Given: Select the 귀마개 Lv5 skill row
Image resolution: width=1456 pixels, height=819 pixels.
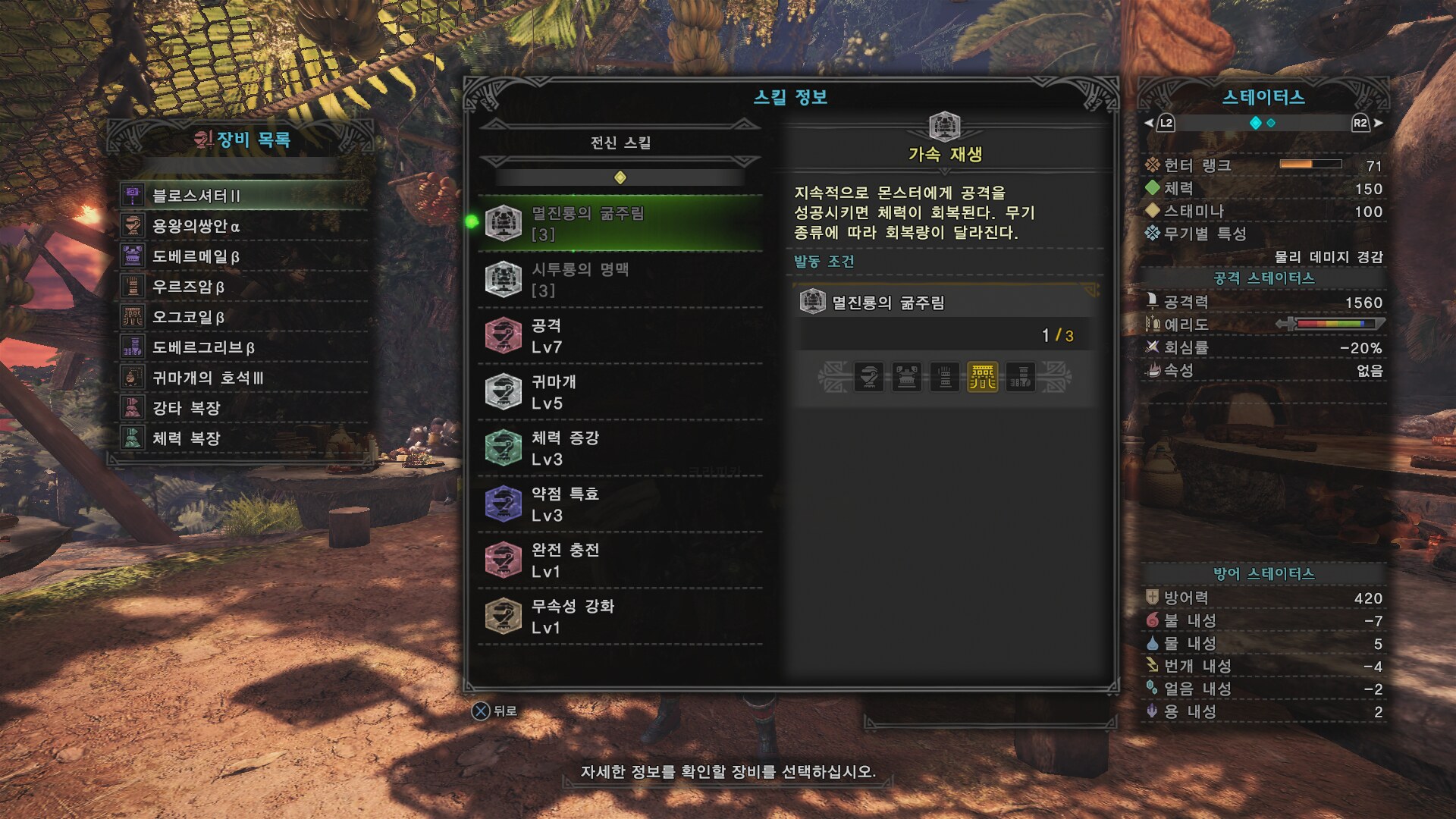Looking at the screenshot, I should [620, 392].
